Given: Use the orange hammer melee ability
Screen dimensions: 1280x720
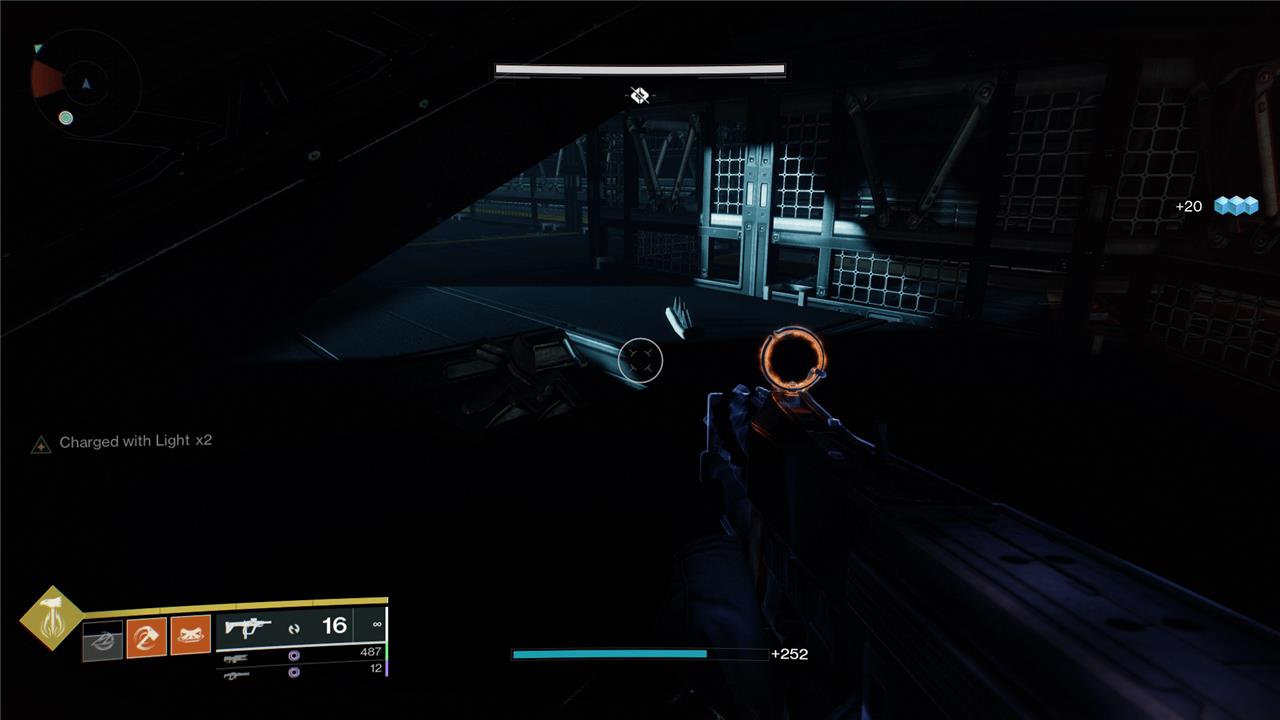Looking at the screenshot, I should [146, 637].
